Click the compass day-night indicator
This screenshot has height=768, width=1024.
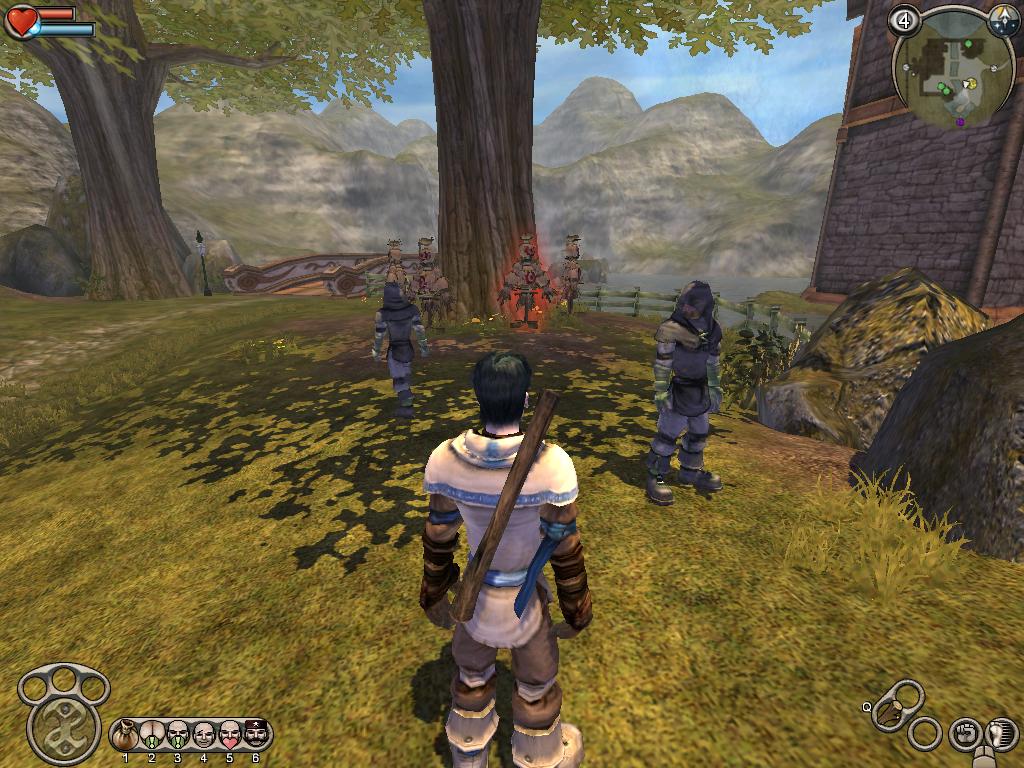pyautogui.click(x=1003, y=19)
